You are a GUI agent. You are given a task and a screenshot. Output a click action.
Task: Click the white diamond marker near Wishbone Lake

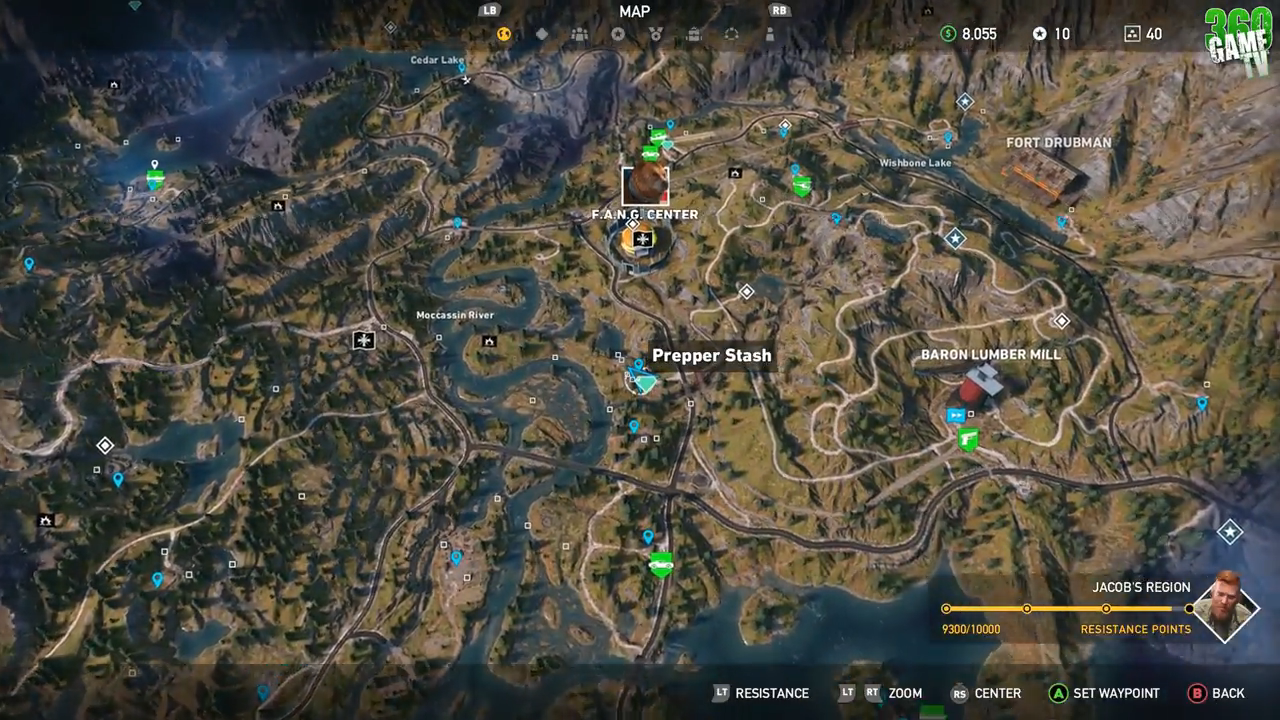click(x=963, y=100)
